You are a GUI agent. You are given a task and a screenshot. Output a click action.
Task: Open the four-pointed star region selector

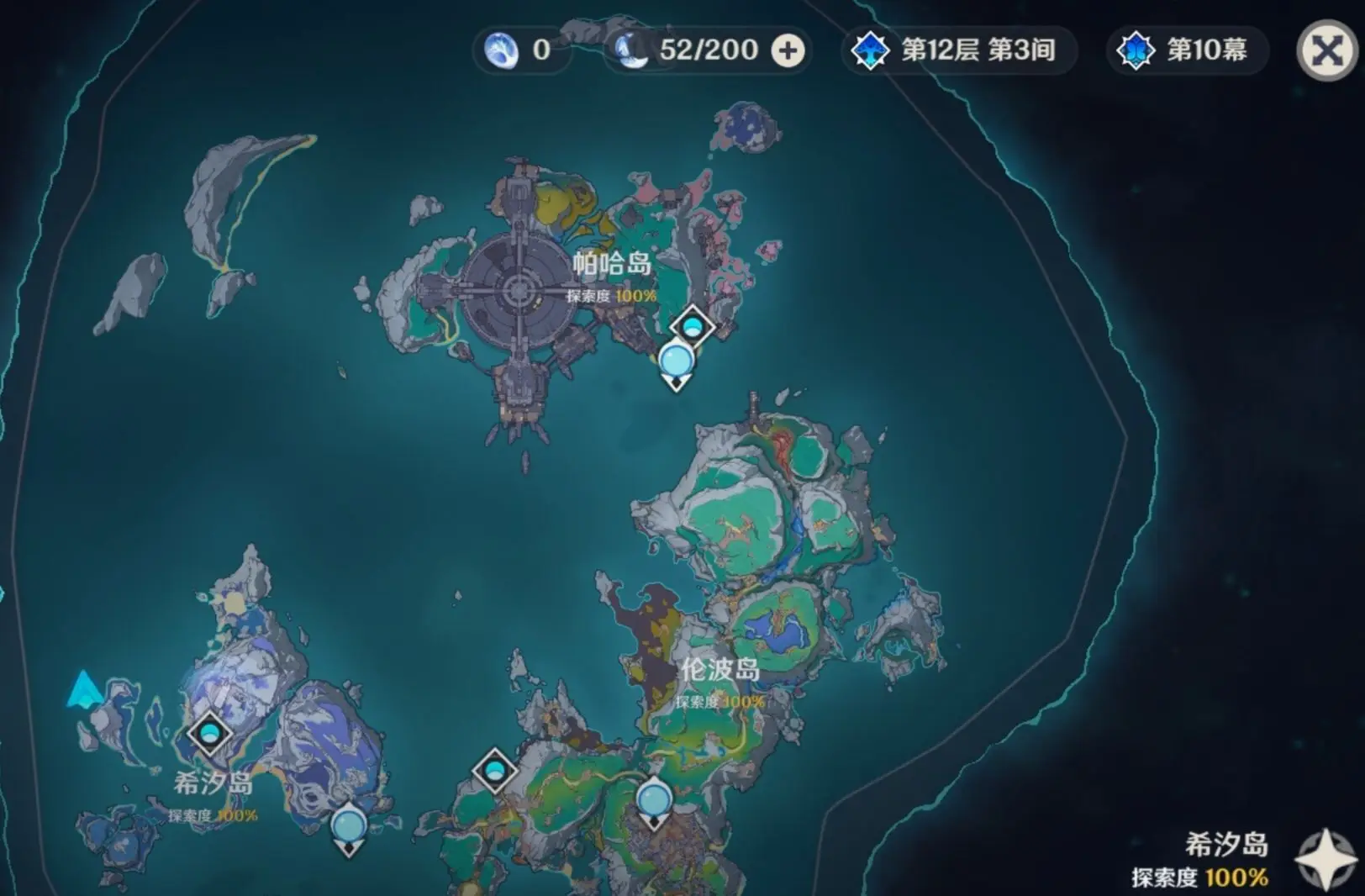pyautogui.click(x=1325, y=859)
